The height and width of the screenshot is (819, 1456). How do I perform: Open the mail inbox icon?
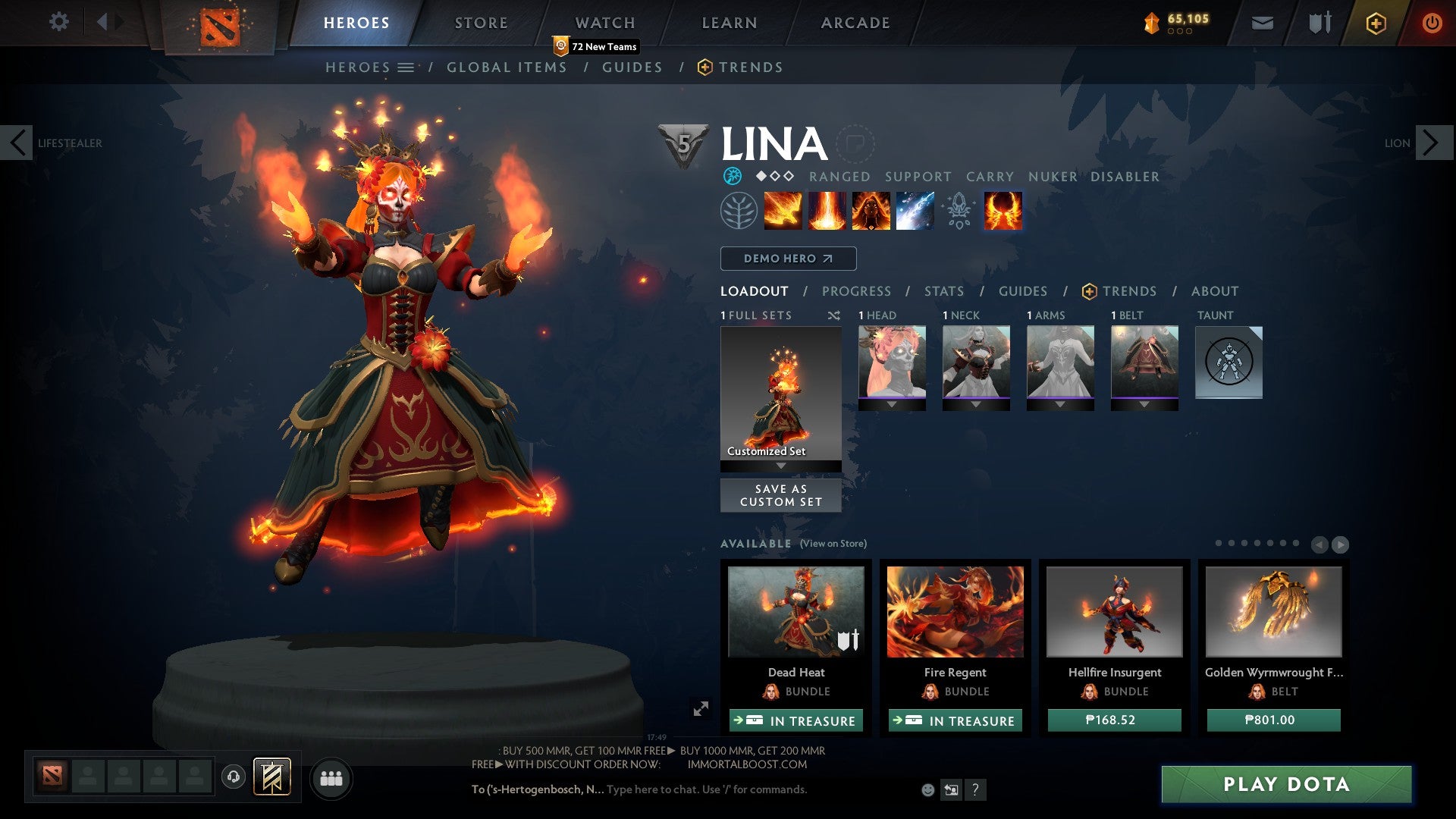(x=1262, y=22)
